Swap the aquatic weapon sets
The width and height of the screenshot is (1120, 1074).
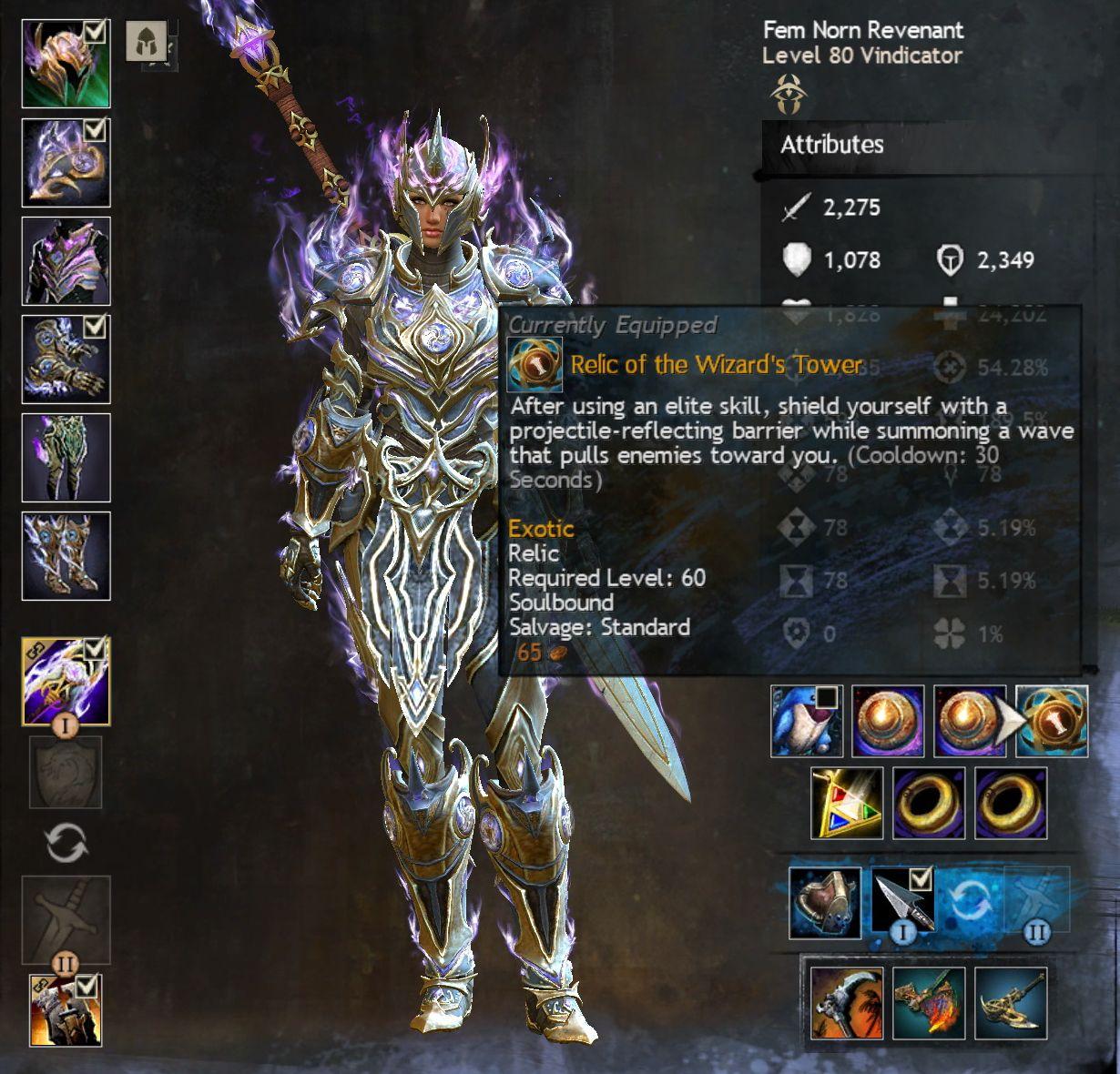(x=970, y=902)
